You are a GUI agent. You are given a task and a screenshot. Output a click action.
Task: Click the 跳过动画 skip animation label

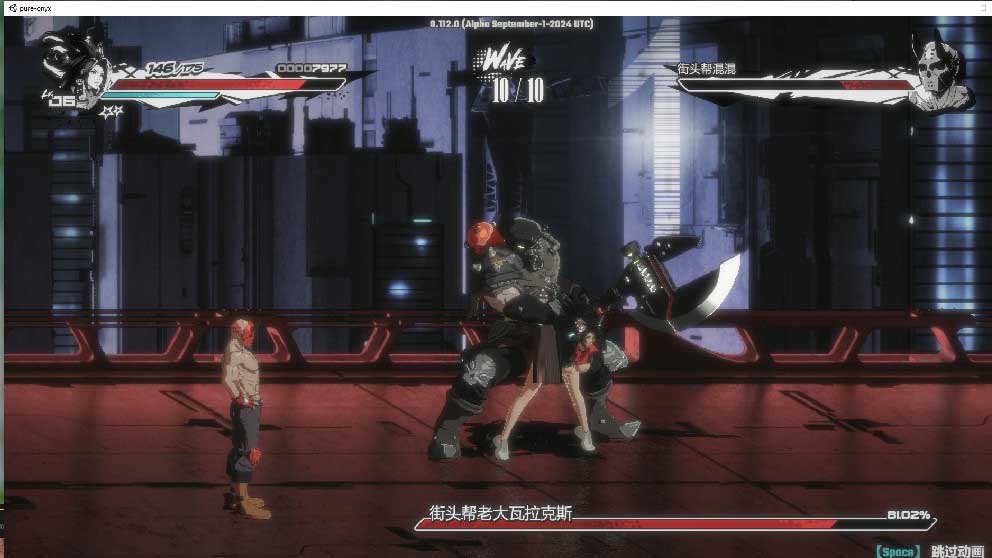point(957,551)
